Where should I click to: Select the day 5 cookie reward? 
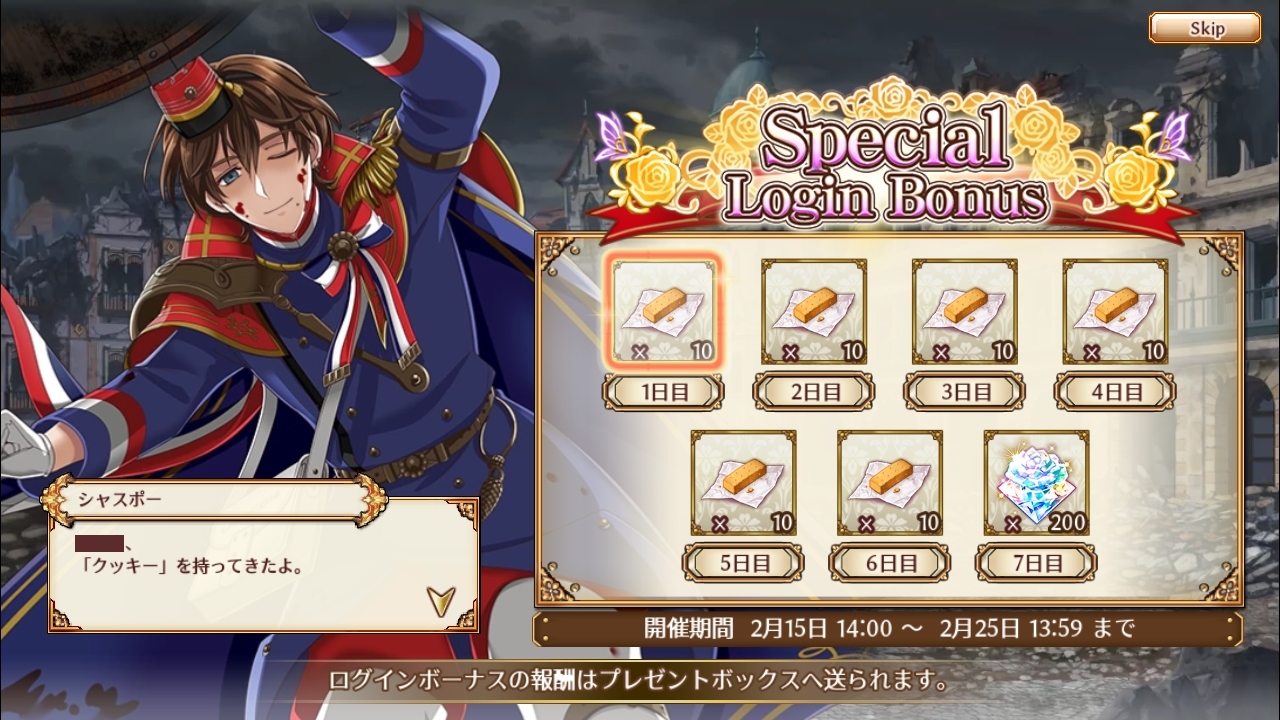click(x=743, y=483)
